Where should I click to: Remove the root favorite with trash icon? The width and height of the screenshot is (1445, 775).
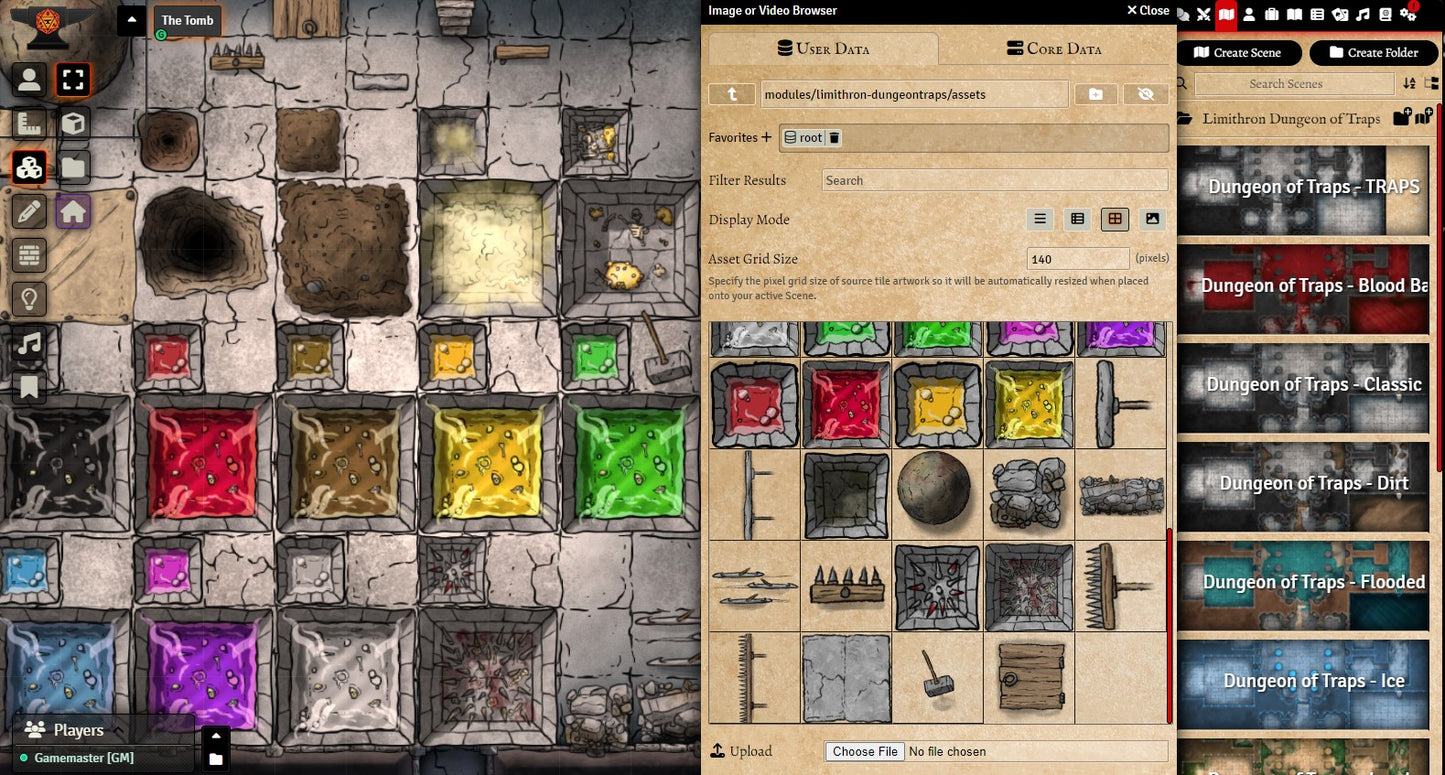835,138
